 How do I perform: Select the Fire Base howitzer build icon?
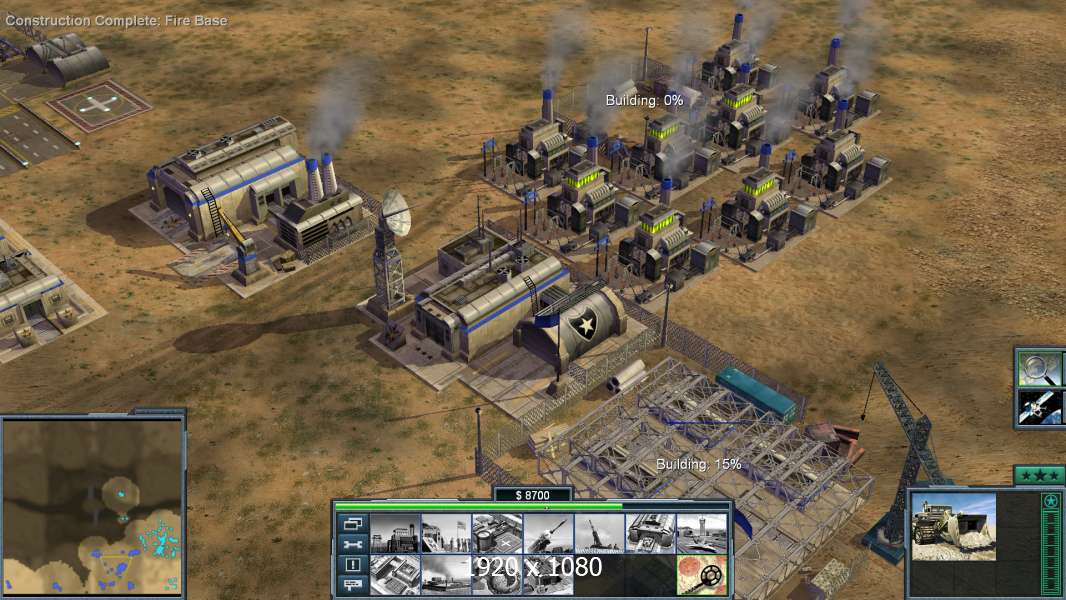599,534
